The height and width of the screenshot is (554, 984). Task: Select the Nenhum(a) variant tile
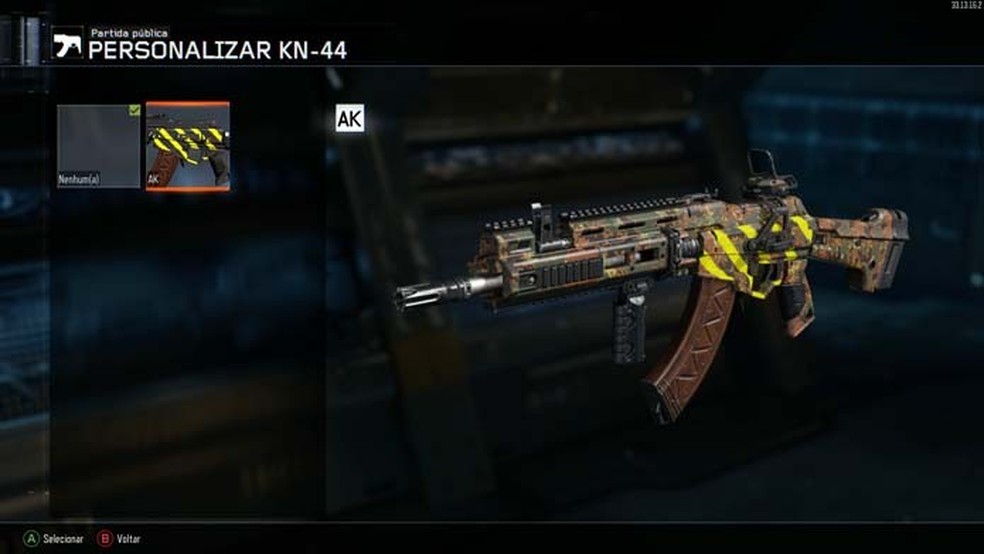98,146
